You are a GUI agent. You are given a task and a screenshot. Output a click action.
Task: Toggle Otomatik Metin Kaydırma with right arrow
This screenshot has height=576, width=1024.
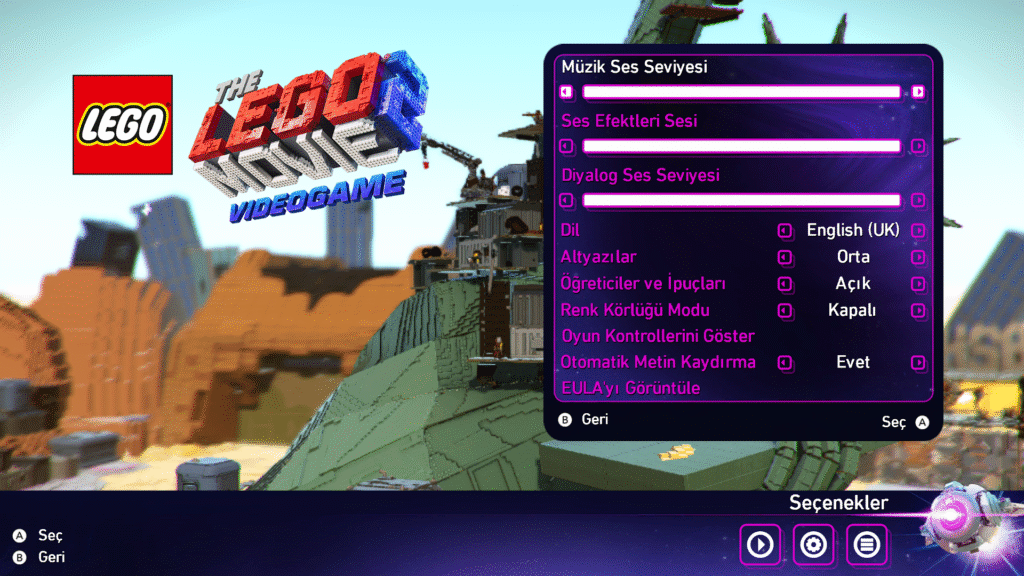918,362
